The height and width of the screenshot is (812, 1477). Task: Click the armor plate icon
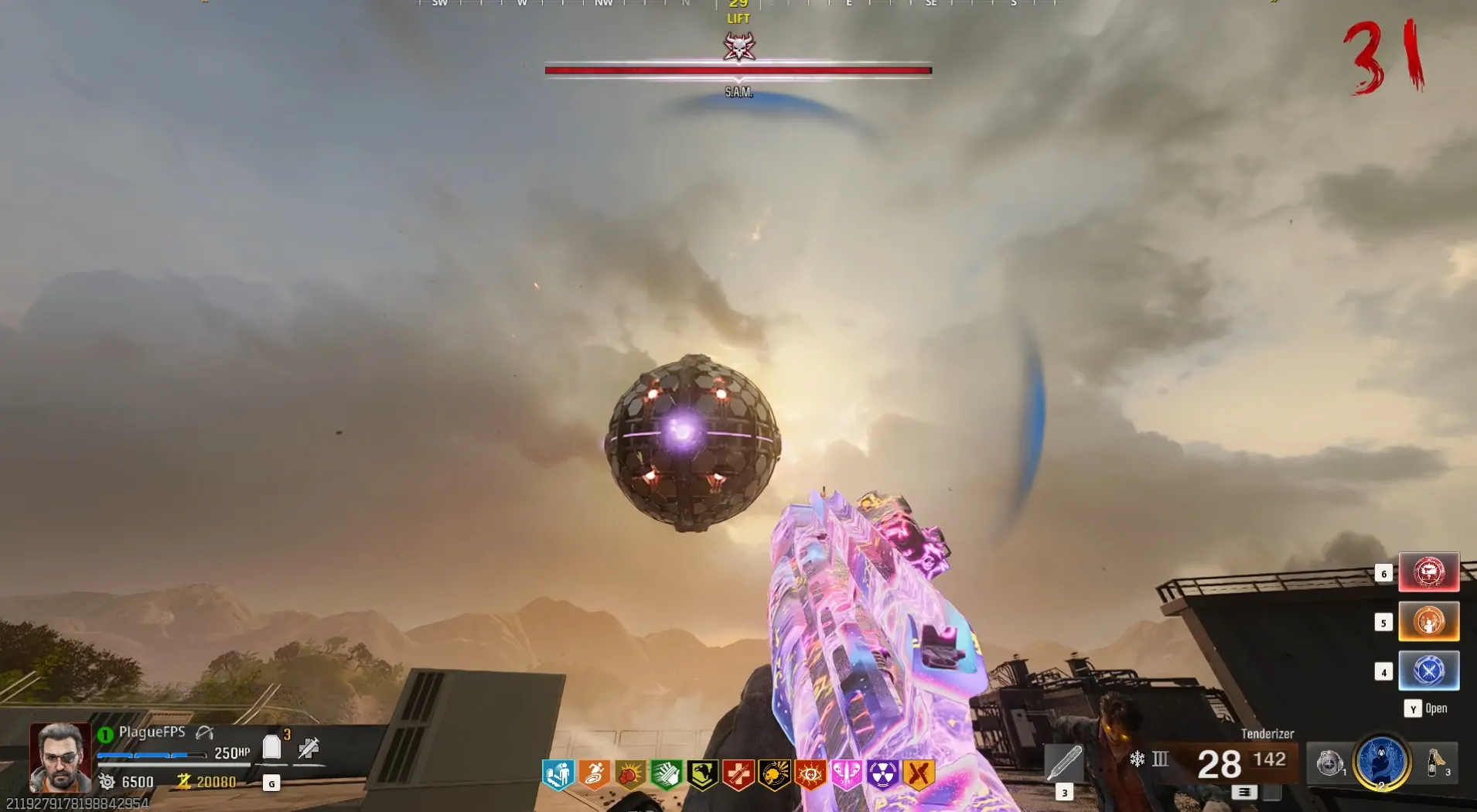point(271,747)
